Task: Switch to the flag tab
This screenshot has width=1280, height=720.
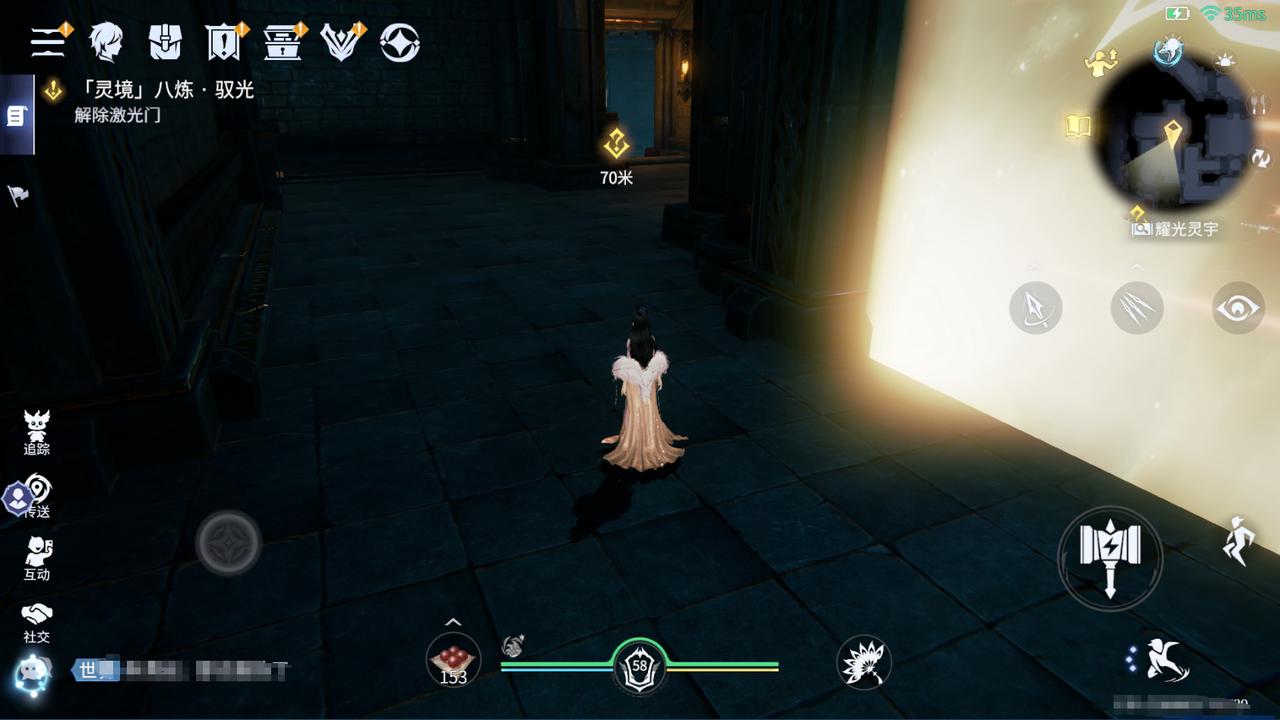Action: coord(18,195)
